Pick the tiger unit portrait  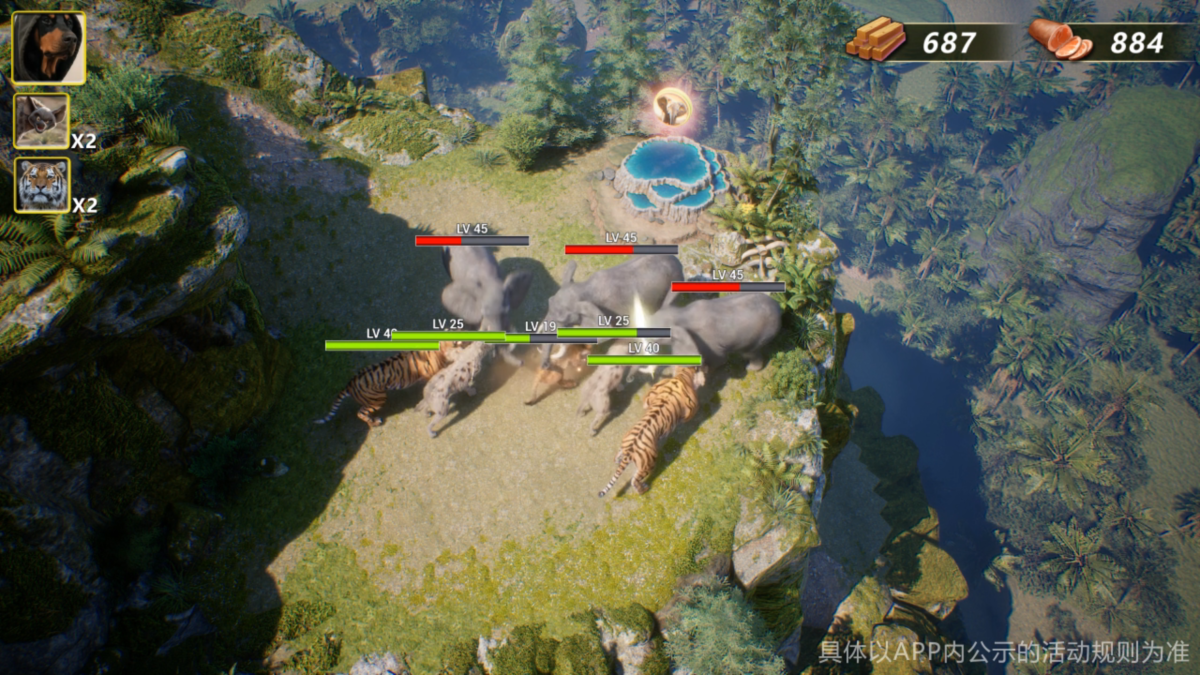[x=42, y=185]
